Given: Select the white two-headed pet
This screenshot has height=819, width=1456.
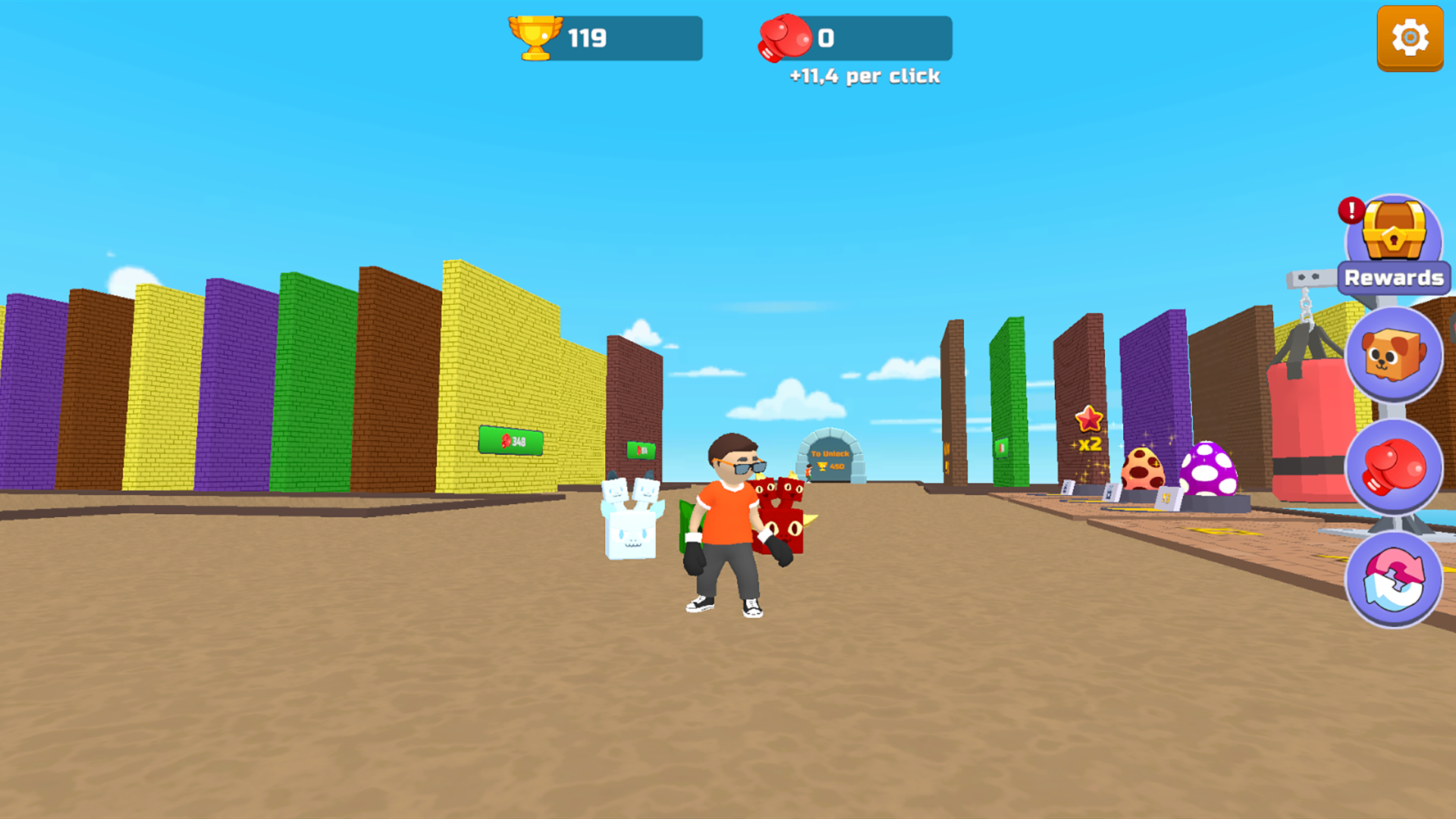Looking at the screenshot, I should pos(629,523).
